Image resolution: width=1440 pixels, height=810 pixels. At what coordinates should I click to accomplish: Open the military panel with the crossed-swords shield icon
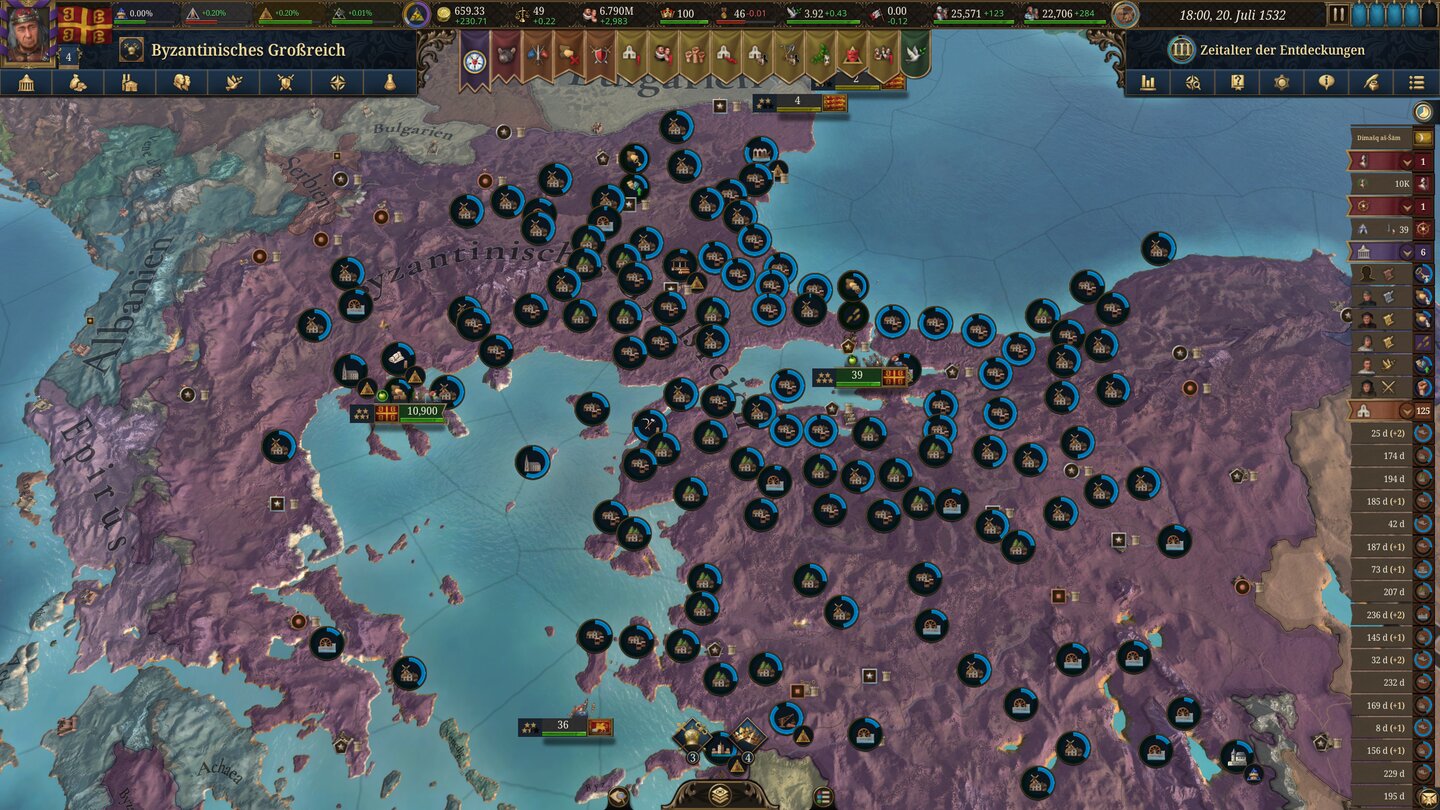point(286,82)
